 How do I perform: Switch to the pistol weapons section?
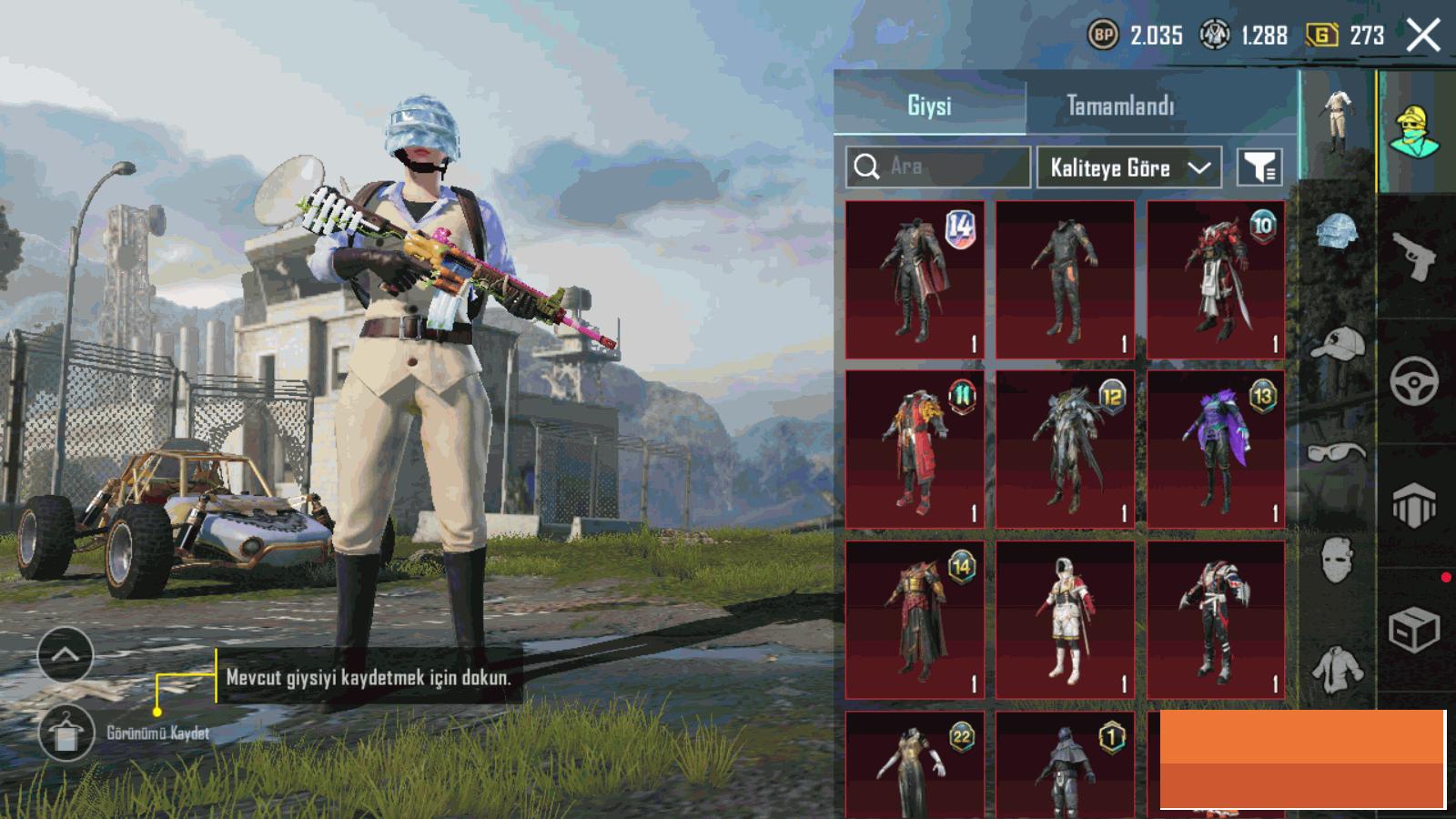coord(1414,257)
